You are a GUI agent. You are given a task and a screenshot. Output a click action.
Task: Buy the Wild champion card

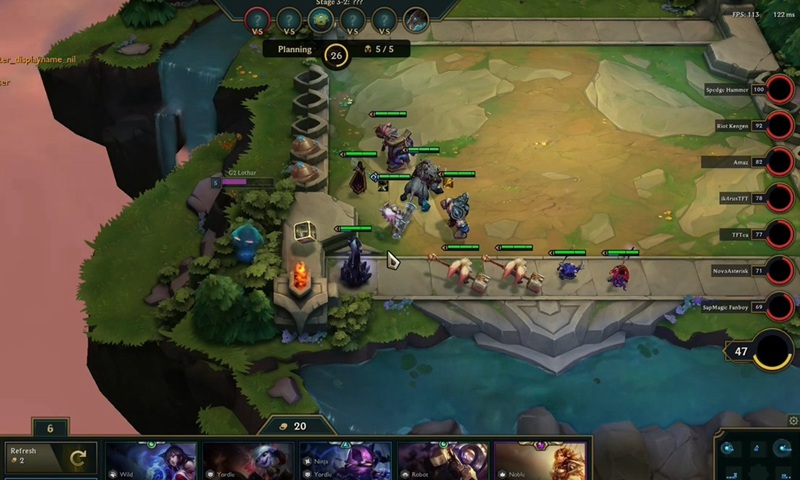tap(152, 461)
